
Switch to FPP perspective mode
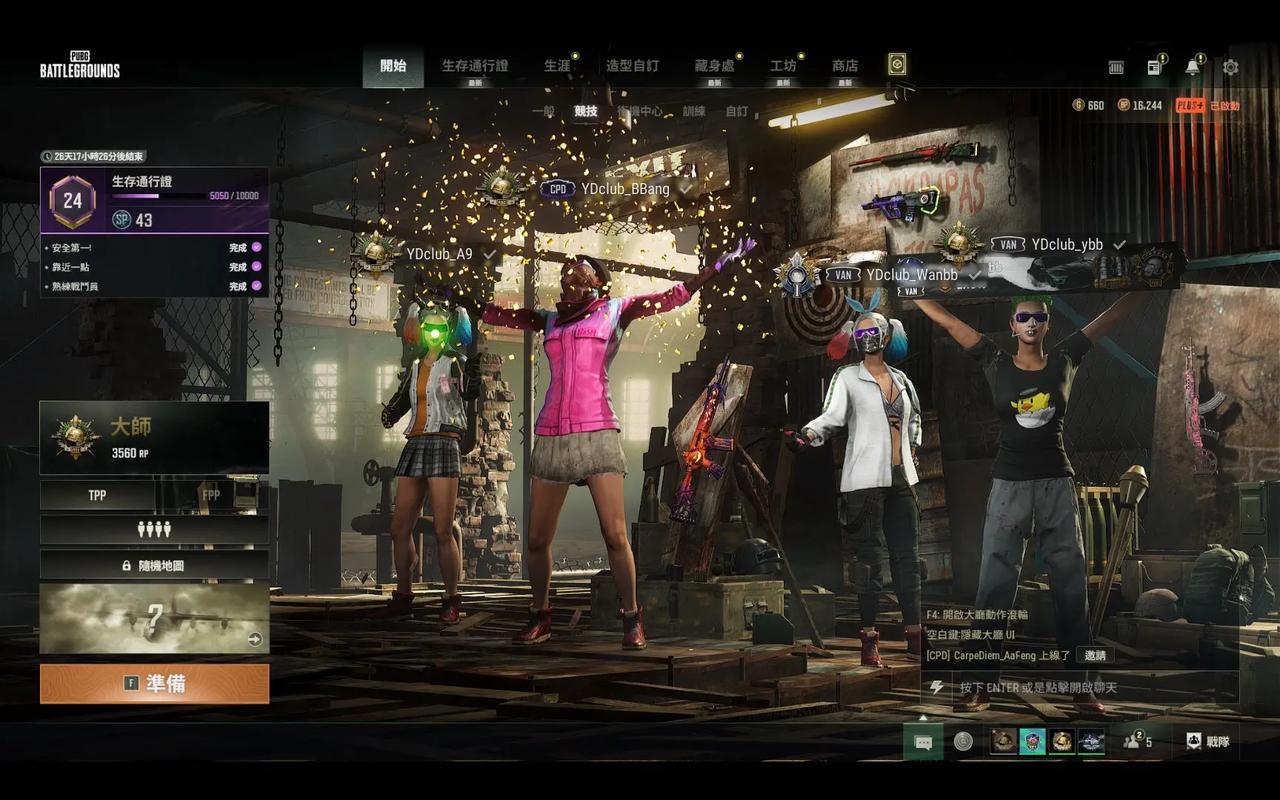(x=211, y=495)
